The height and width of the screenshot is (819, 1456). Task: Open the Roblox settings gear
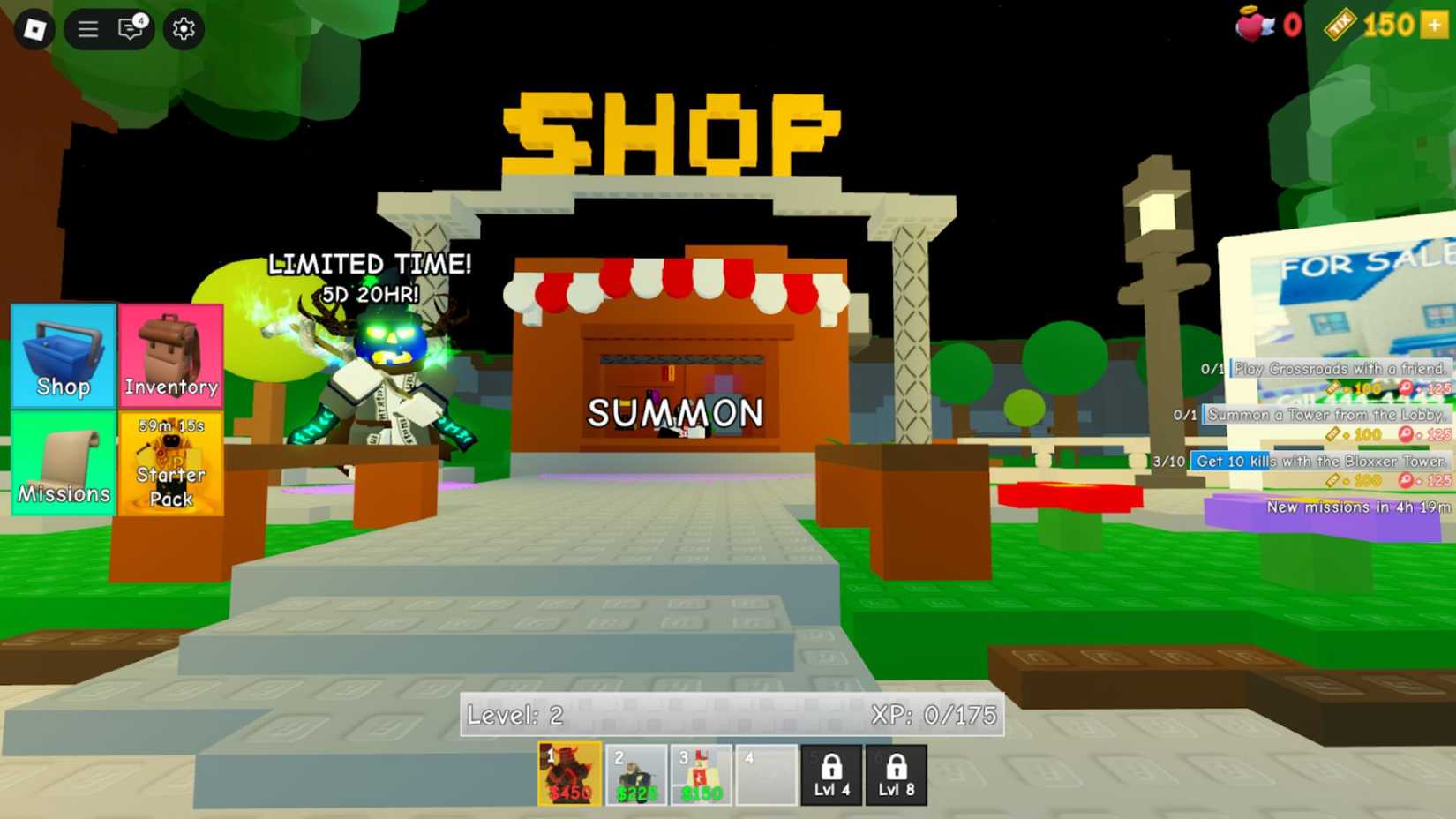[x=183, y=27]
